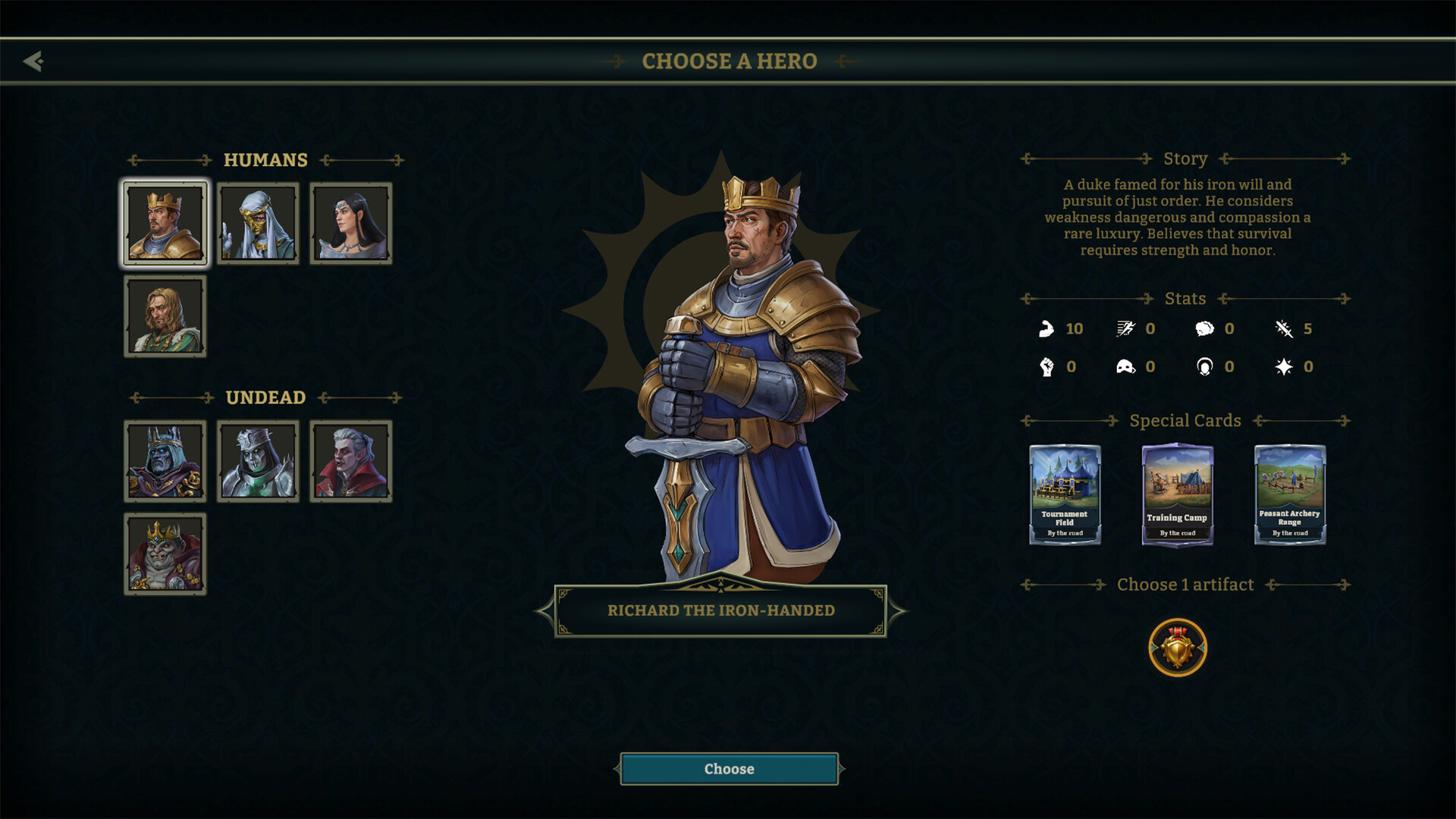Choose the crowned ogre undead hero
The width and height of the screenshot is (1456, 819).
(x=165, y=554)
